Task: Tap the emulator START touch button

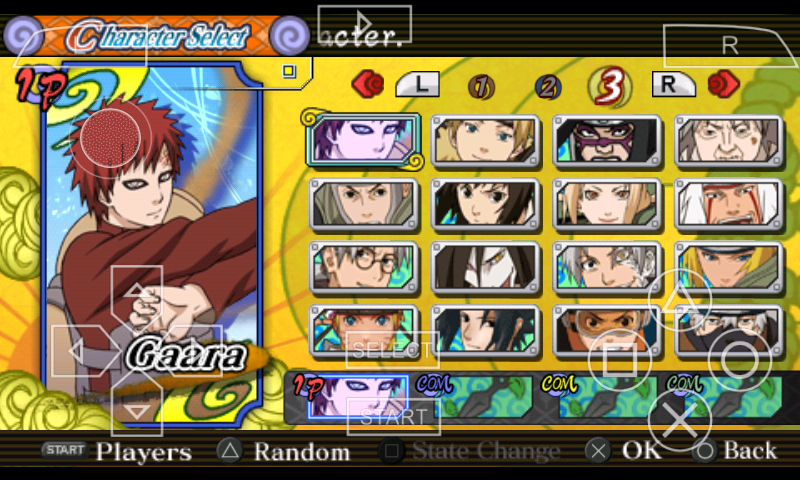Action: pos(394,416)
